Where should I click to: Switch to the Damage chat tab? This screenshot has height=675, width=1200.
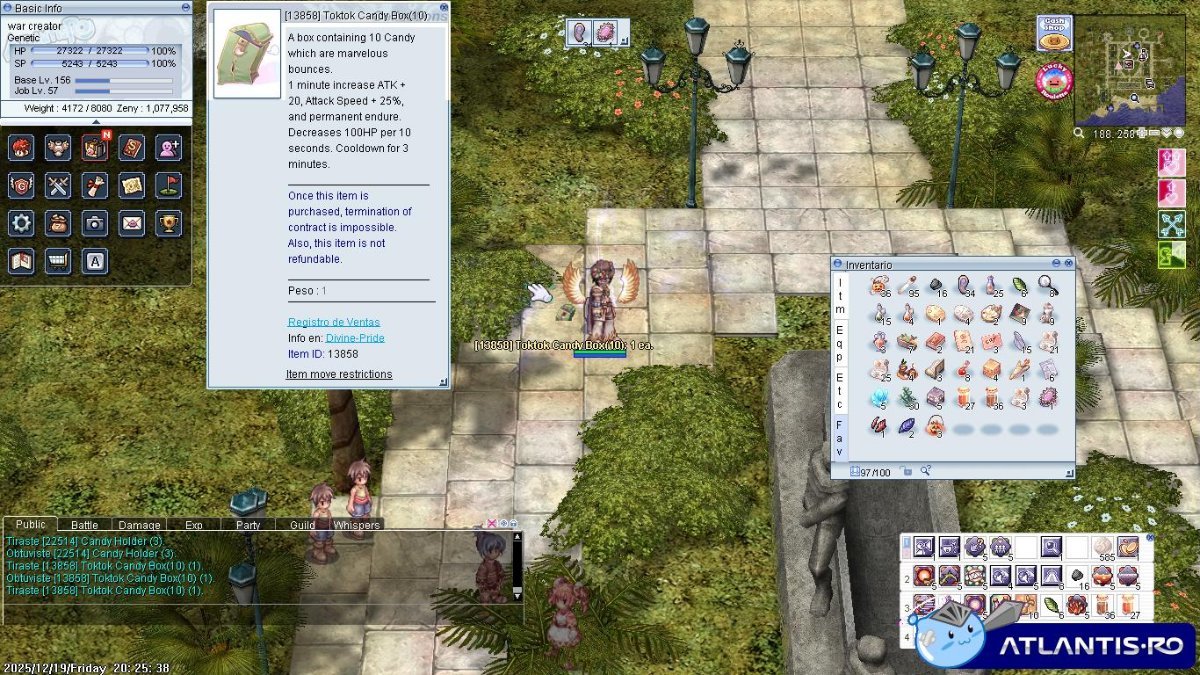click(139, 525)
